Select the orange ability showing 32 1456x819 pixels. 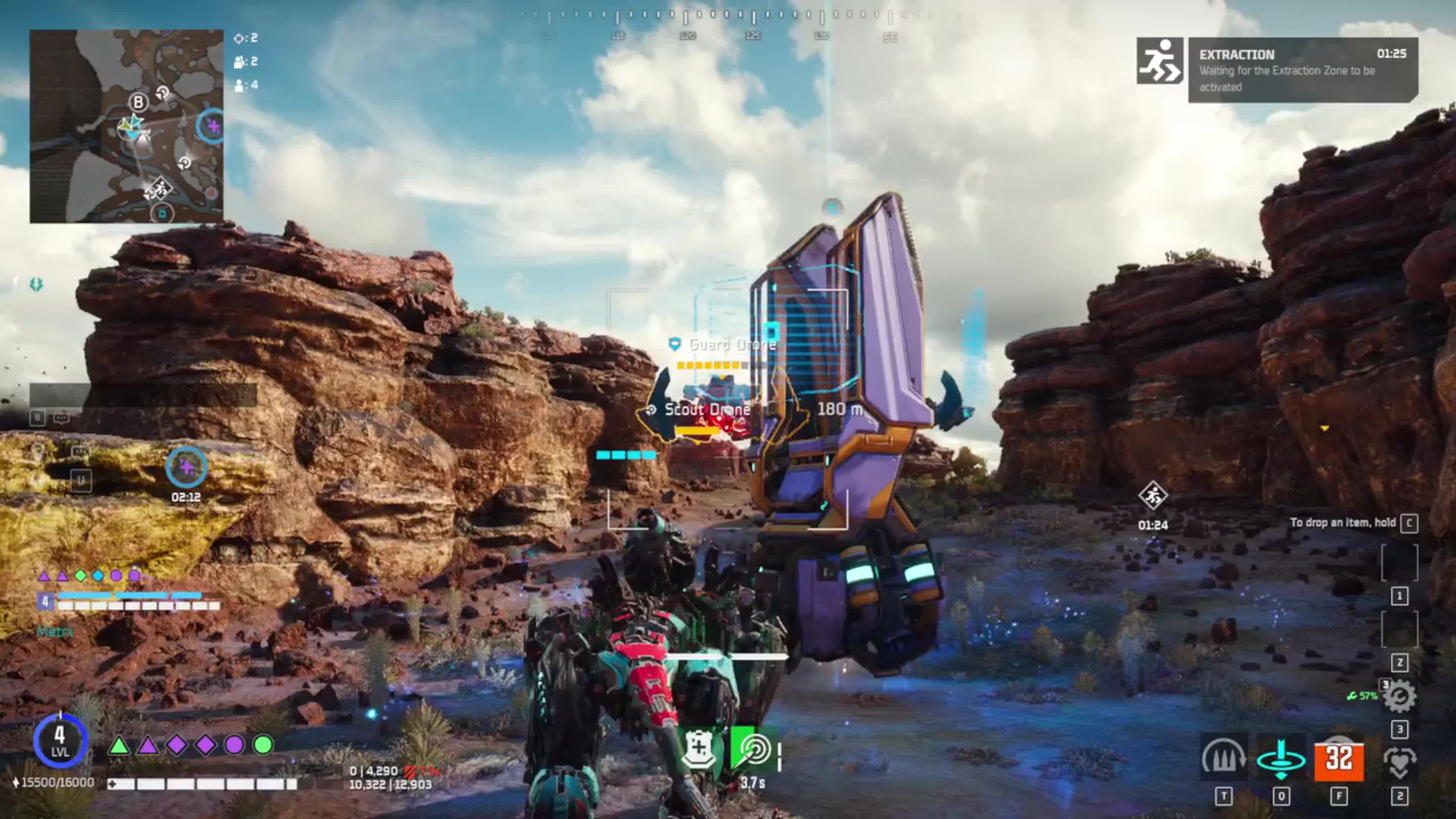coord(1338,758)
